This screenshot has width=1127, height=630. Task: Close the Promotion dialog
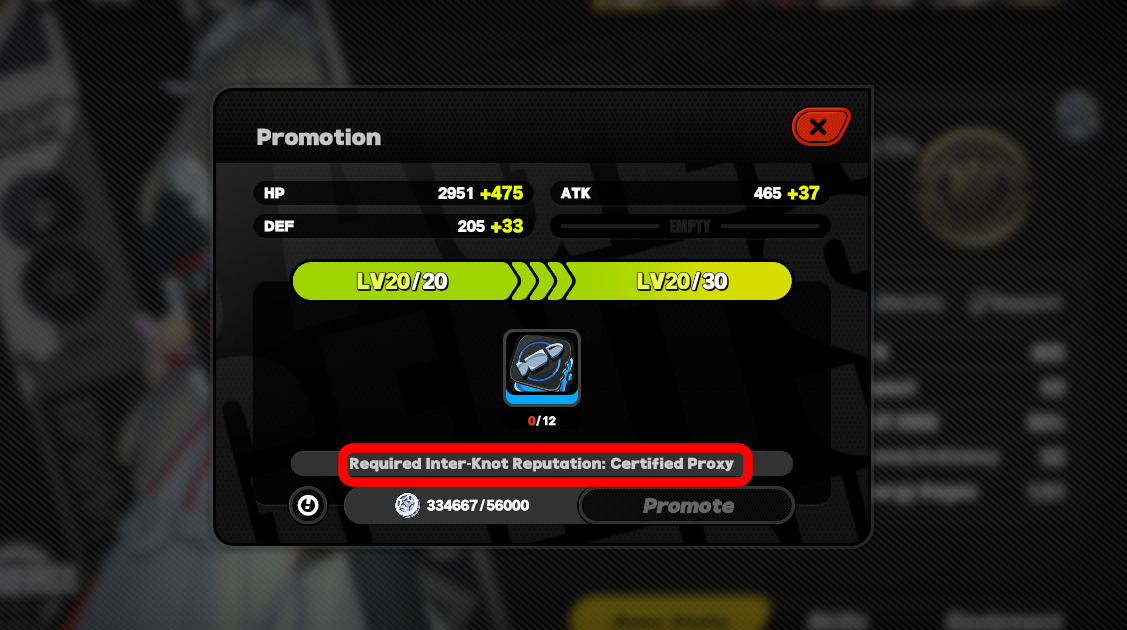820,127
